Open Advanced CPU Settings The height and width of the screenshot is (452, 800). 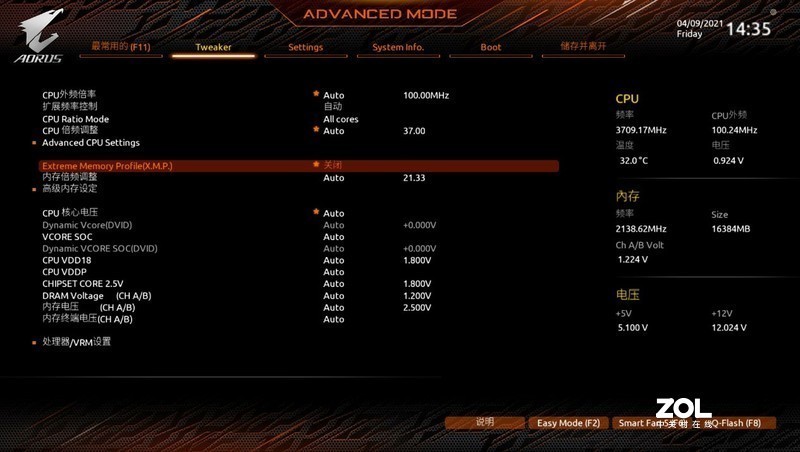(90, 142)
